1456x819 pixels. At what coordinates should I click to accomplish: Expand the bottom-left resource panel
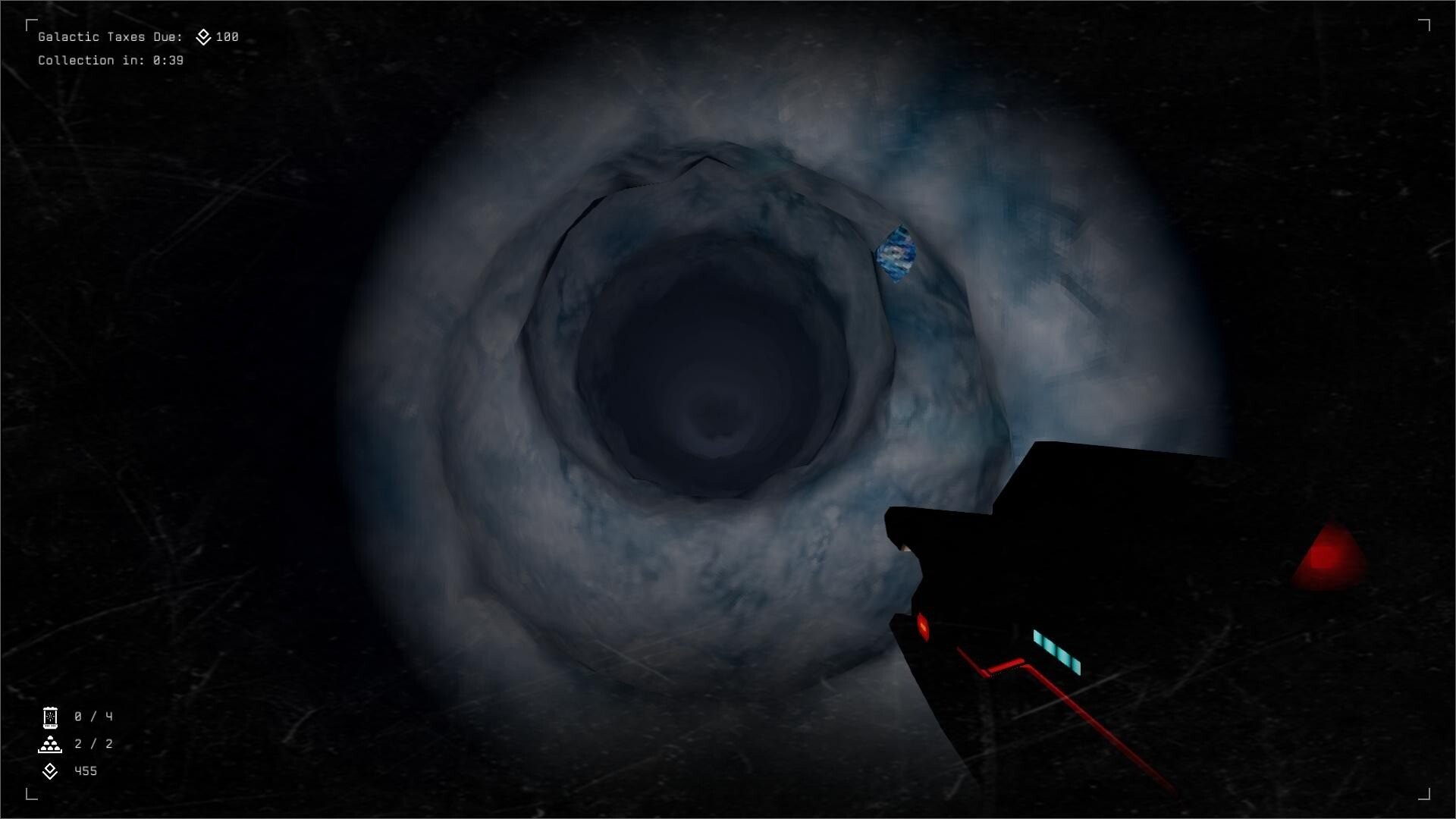(x=72, y=744)
